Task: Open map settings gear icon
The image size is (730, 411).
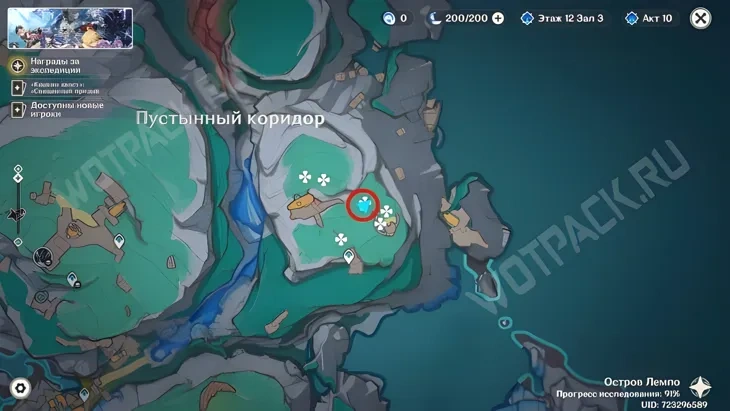Action: point(19,388)
